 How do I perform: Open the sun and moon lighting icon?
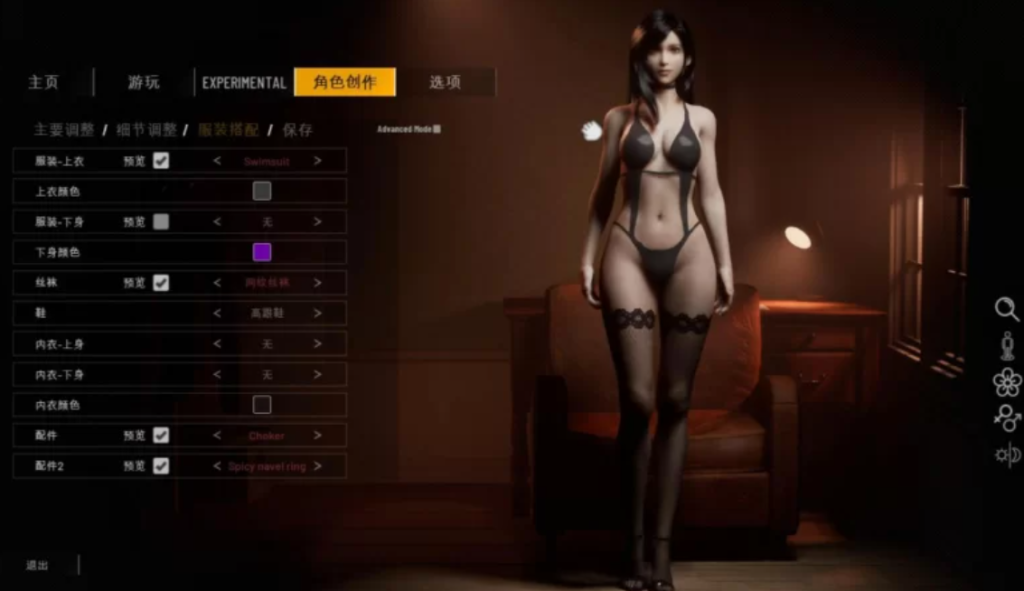(1006, 455)
